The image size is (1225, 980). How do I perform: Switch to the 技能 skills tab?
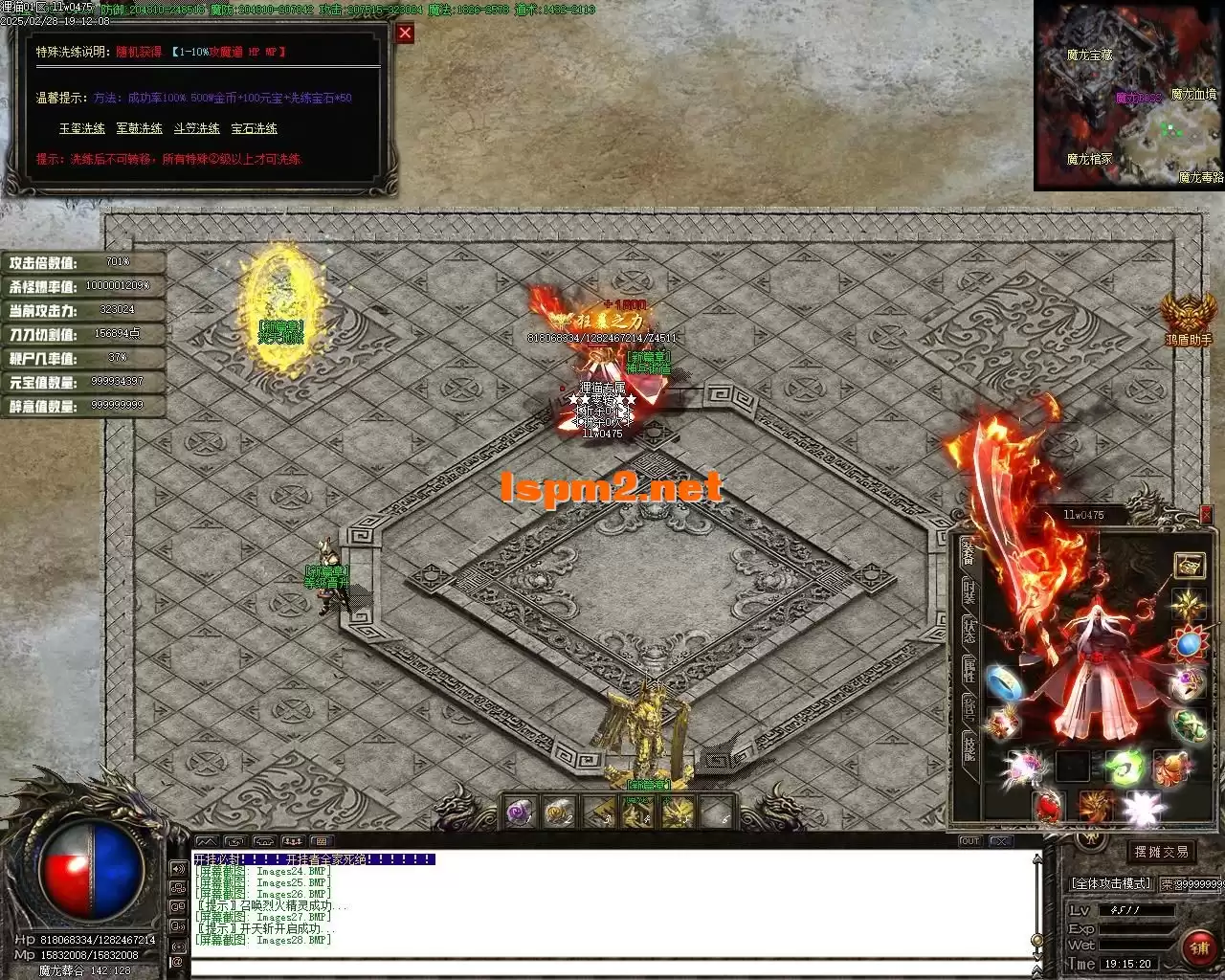(x=969, y=748)
